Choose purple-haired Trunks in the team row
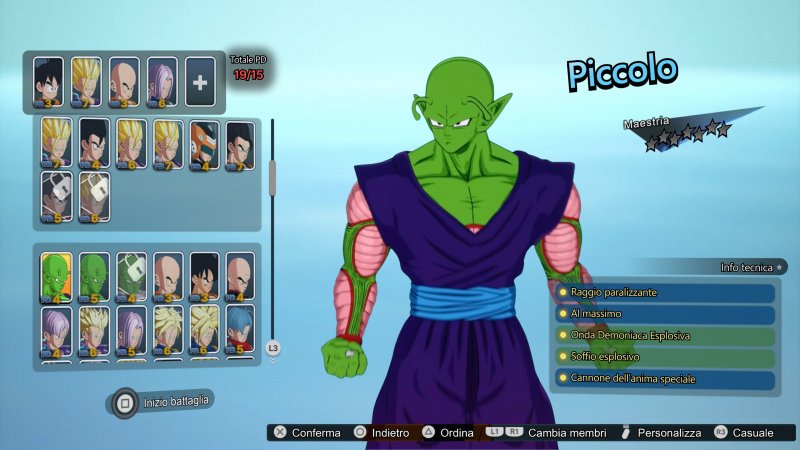The width and height of the screenshot is (800, 450). point(162,82)
